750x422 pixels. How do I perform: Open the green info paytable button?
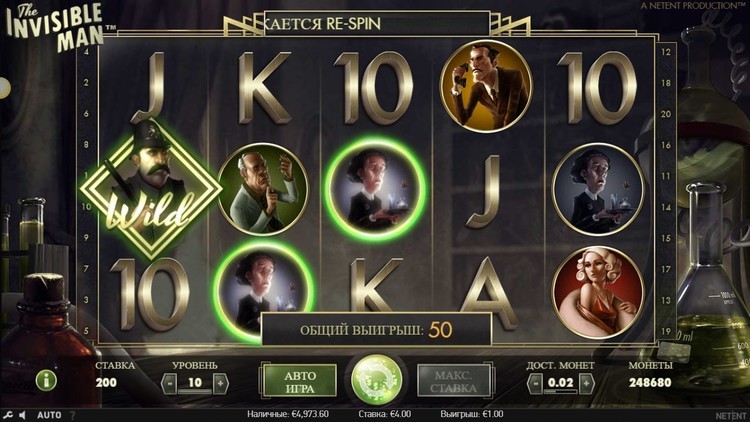pyautogui.click(x=46, y=380)
